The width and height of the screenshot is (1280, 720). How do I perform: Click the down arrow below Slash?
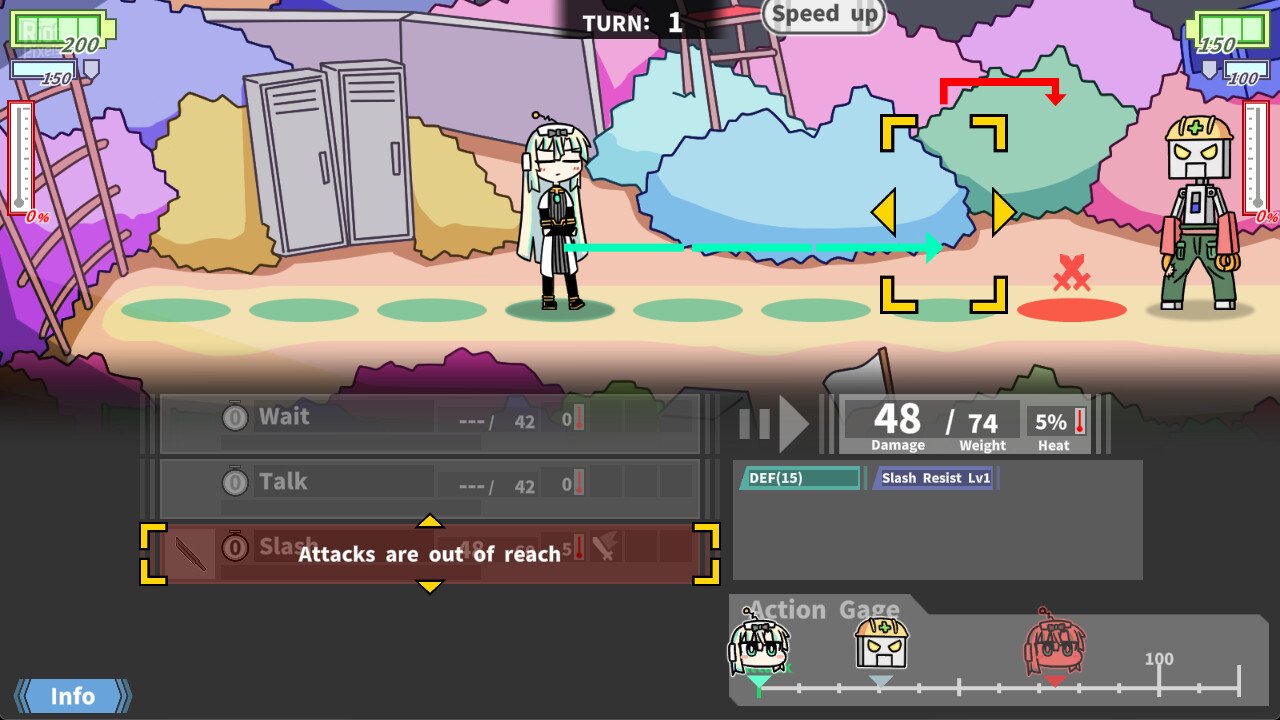coord(429,586)
